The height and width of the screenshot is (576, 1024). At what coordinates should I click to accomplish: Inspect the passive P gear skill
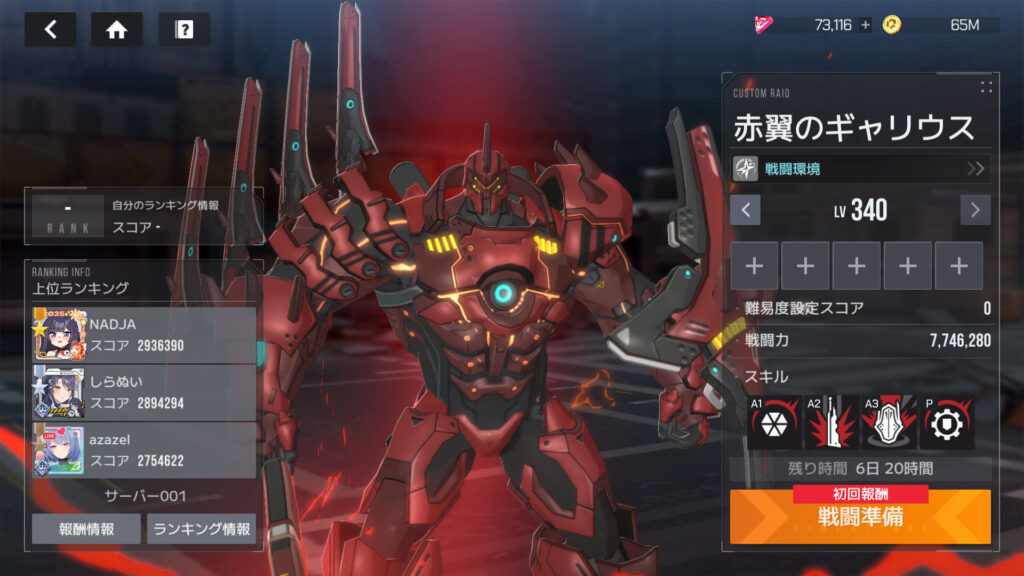pos(946,423)
